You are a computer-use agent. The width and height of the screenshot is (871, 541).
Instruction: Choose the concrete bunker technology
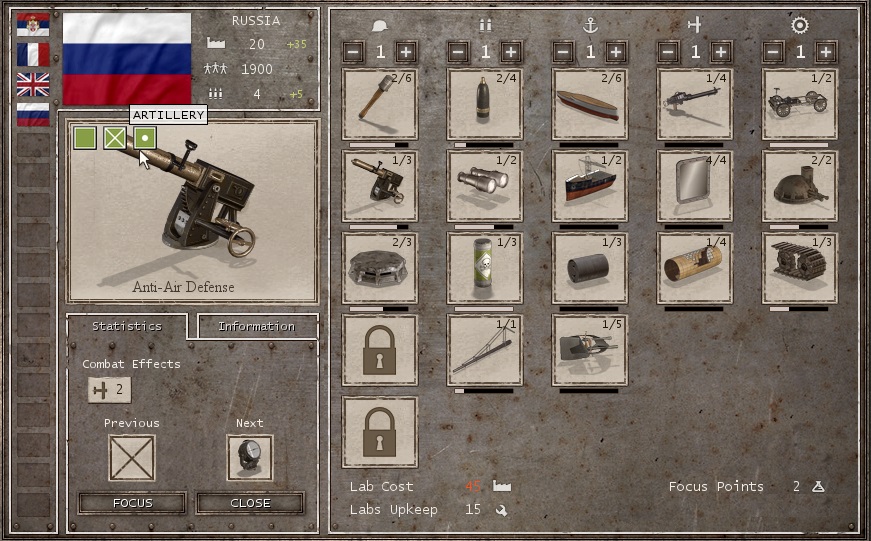click(380, 268)
